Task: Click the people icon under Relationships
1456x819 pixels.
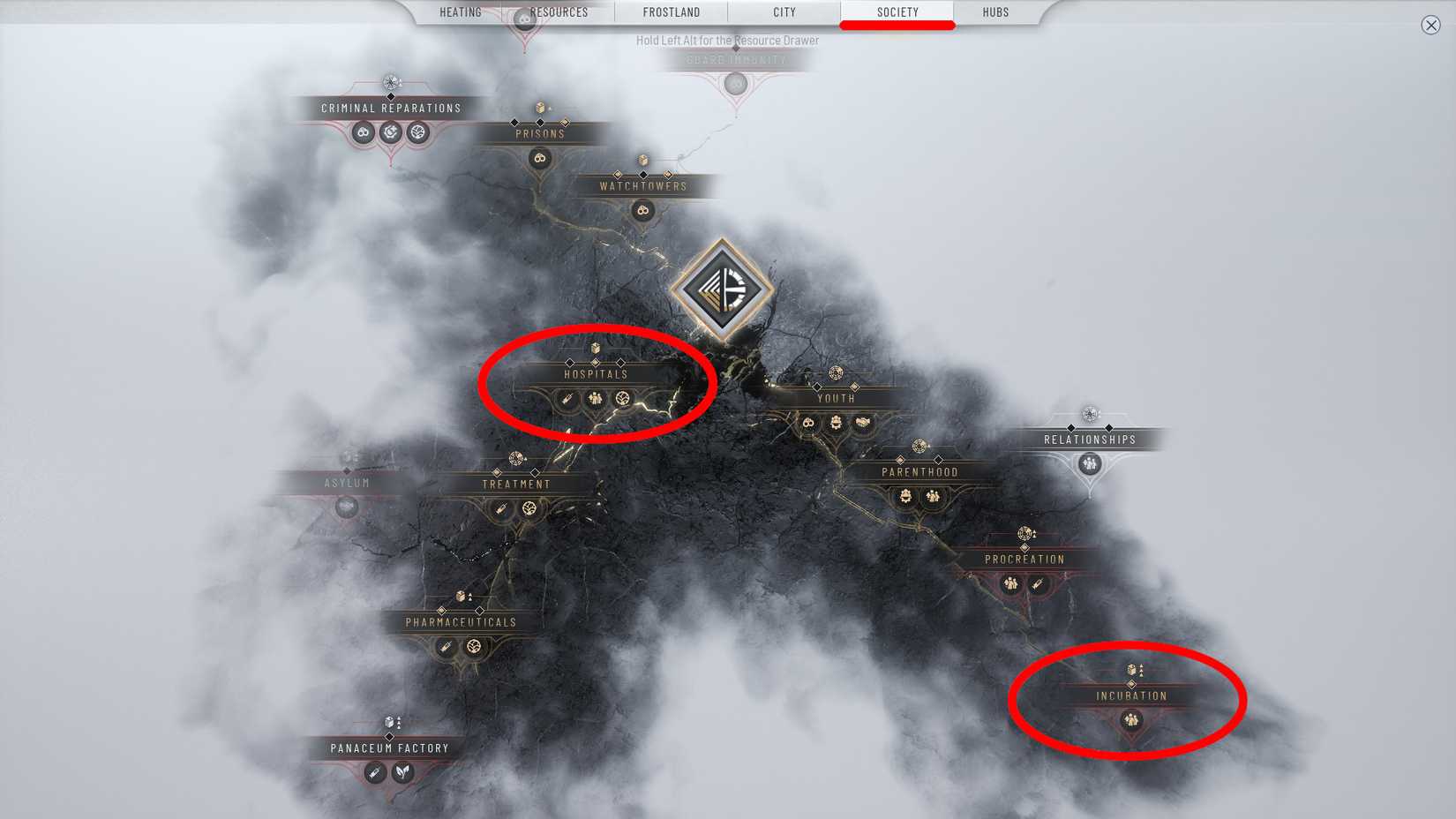Action: pyautogui.click(x=1088, y=463)
